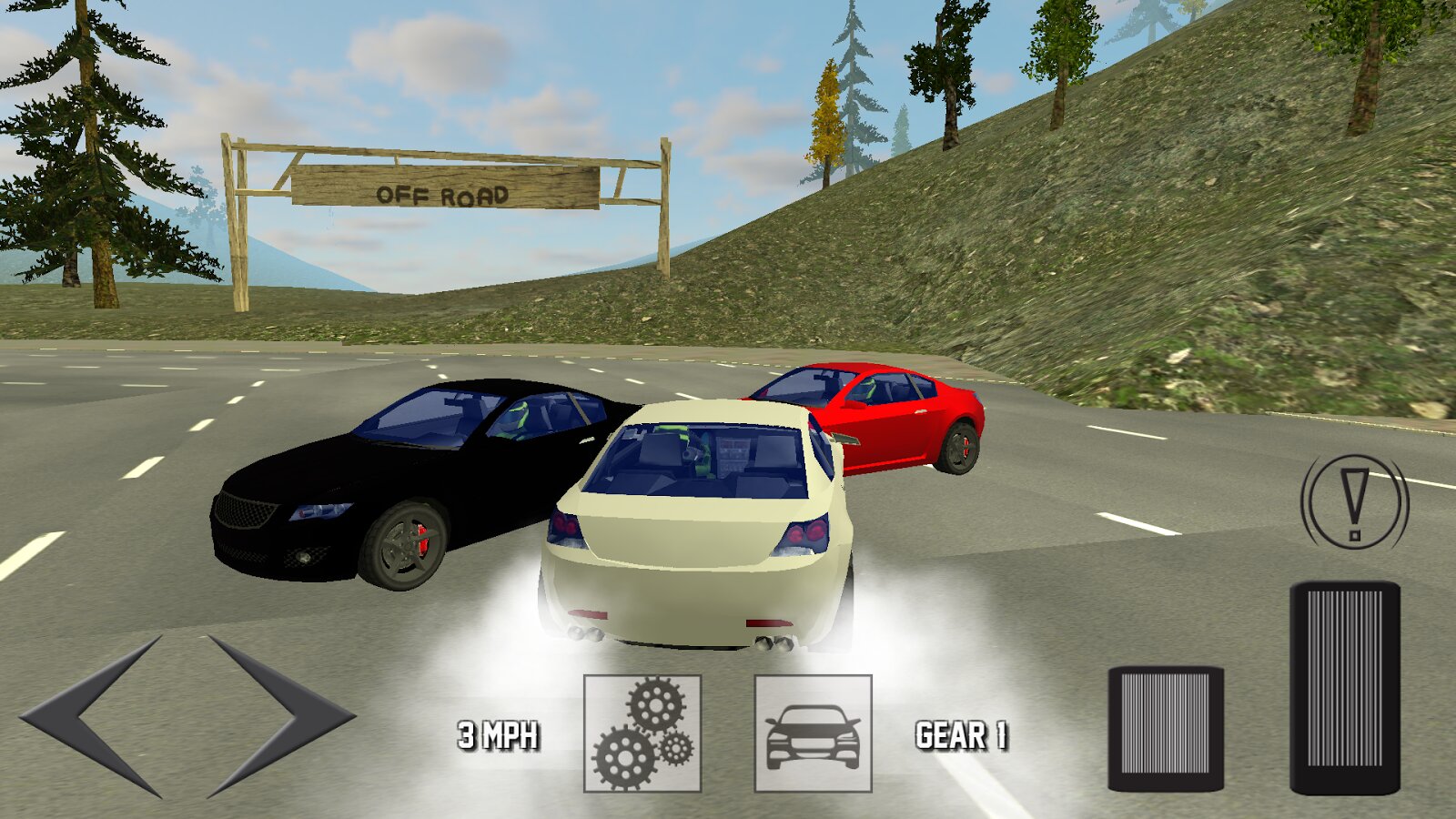Viewport: 1456px width, 819px height.
Task: Push the tall gas pedal
Action: point(1344,688)
